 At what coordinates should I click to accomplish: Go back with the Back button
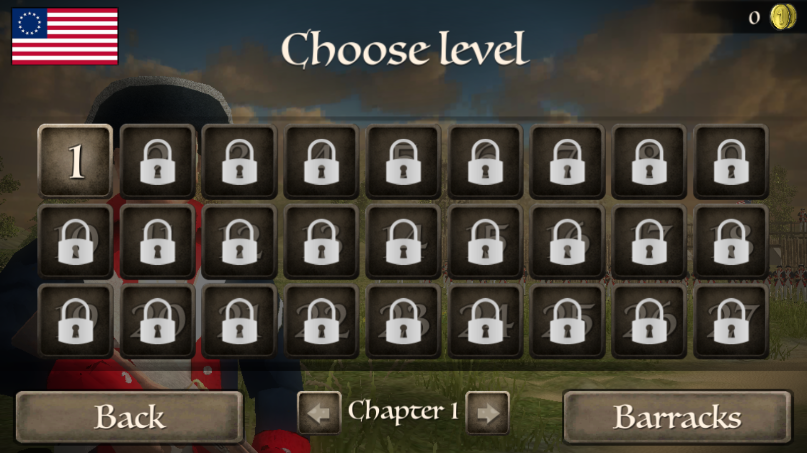[x=129, y=416]
